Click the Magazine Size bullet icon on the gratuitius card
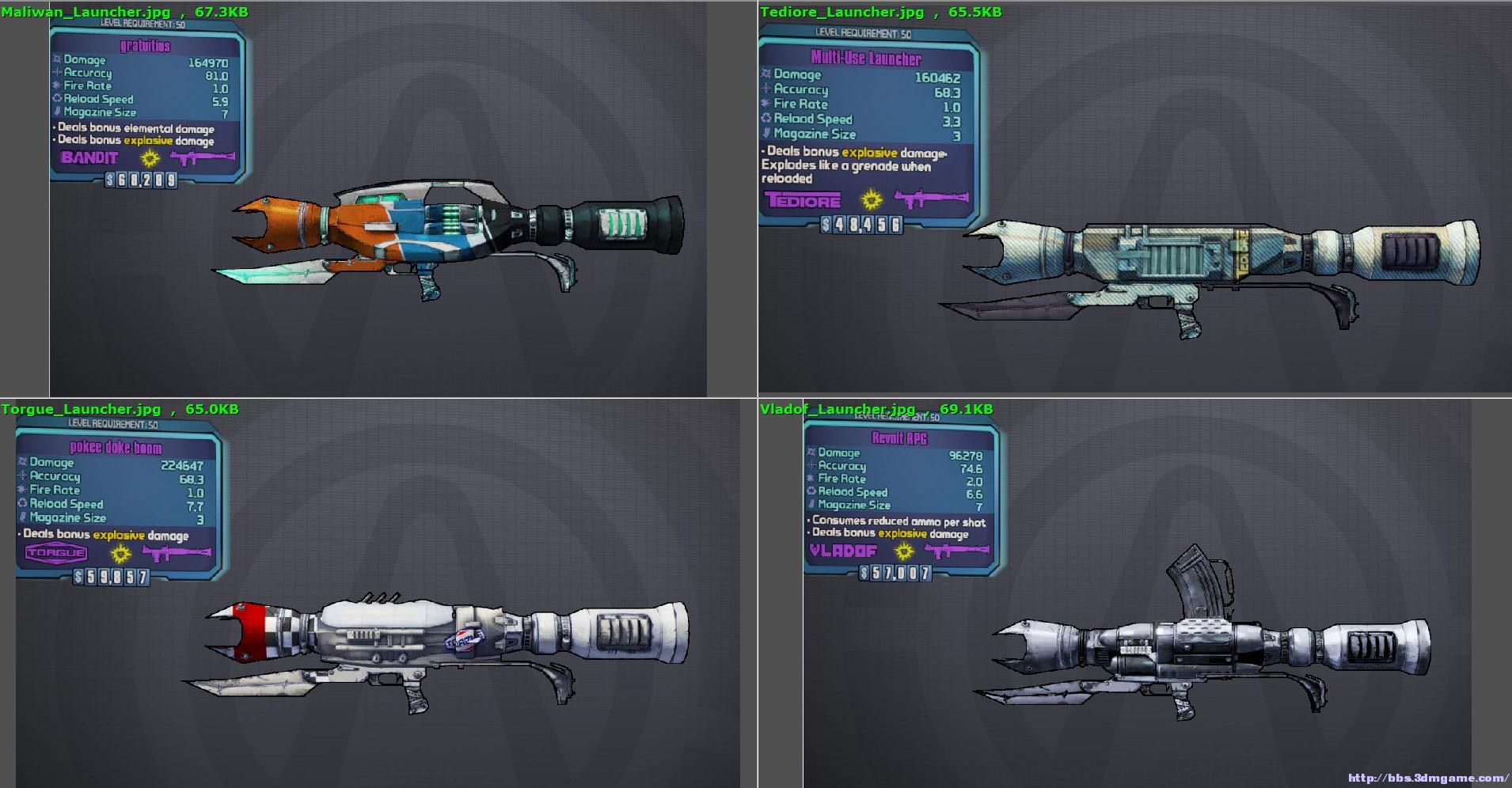Viewport: 1512px width, 788px height. point(56,112)
